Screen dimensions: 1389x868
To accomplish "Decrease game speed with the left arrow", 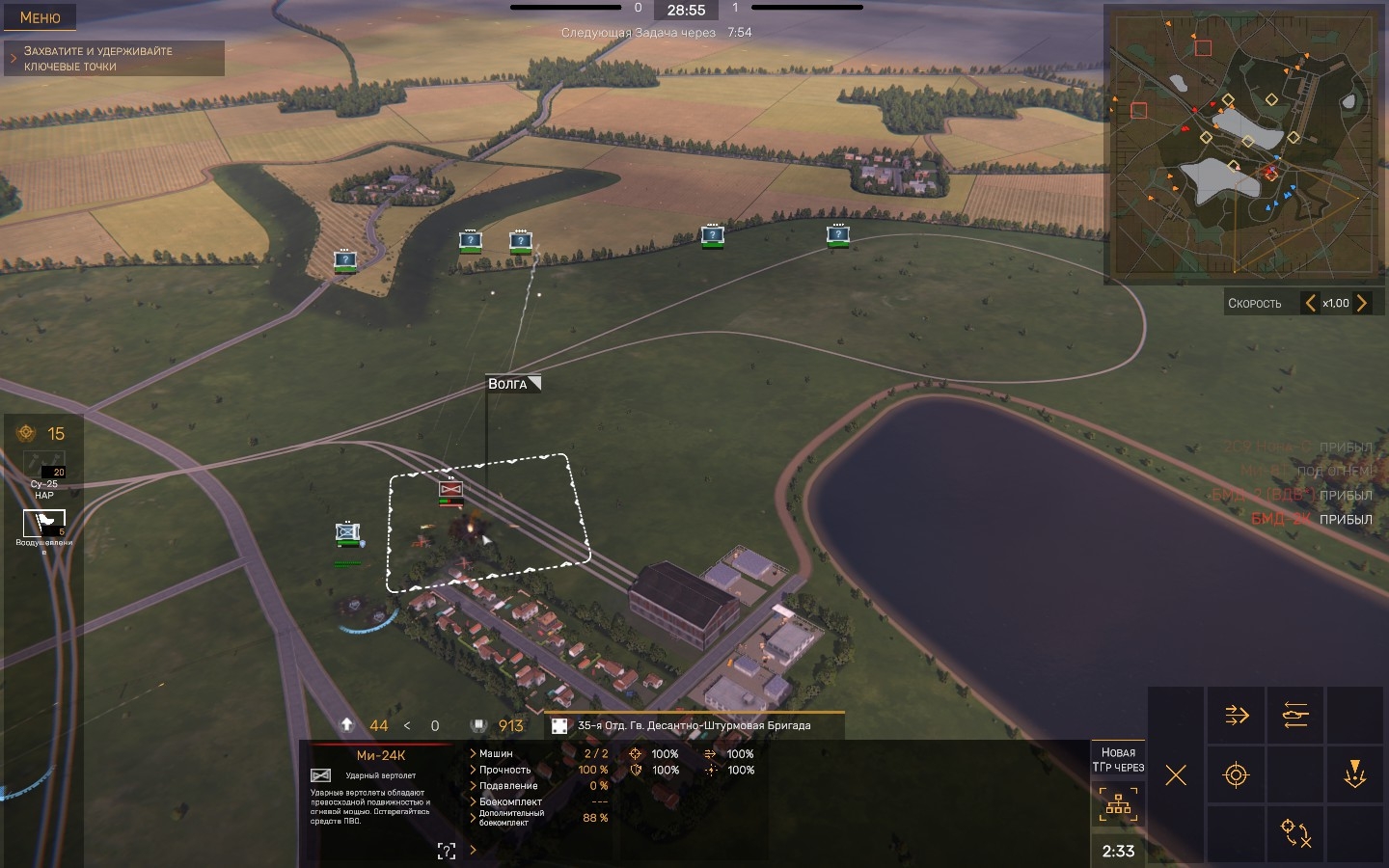I will point(1310,303).
